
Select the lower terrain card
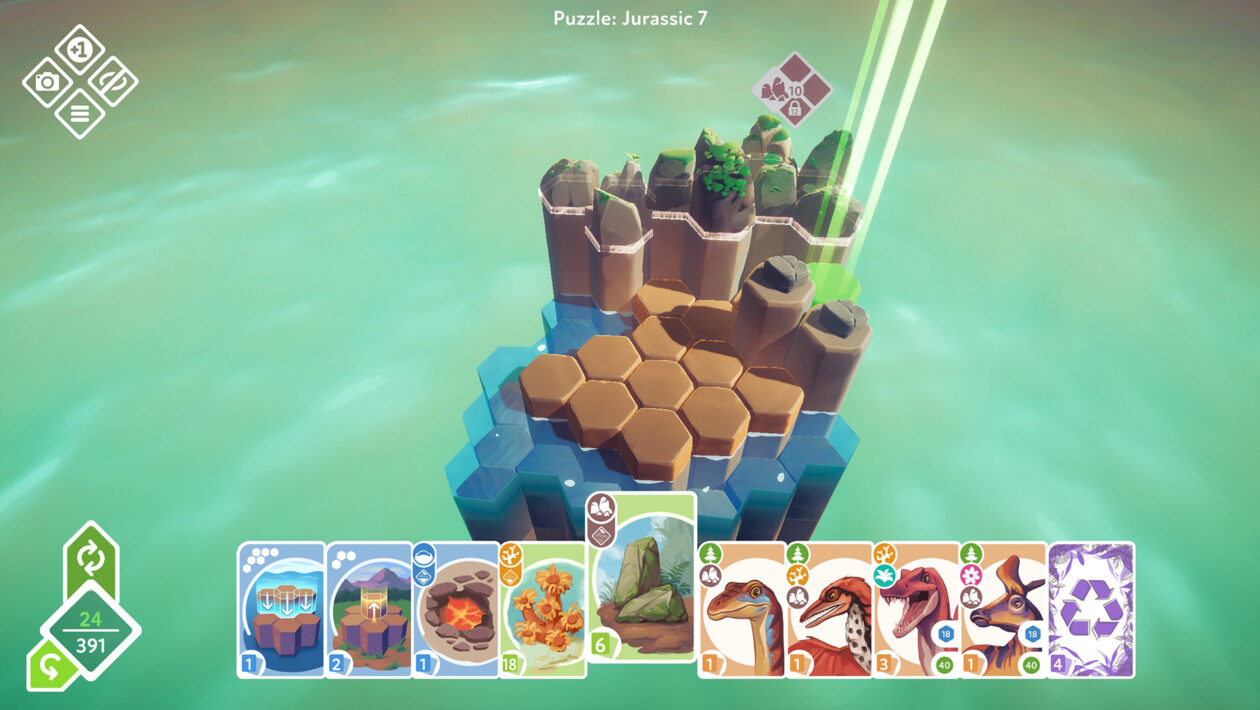(281, 610)
